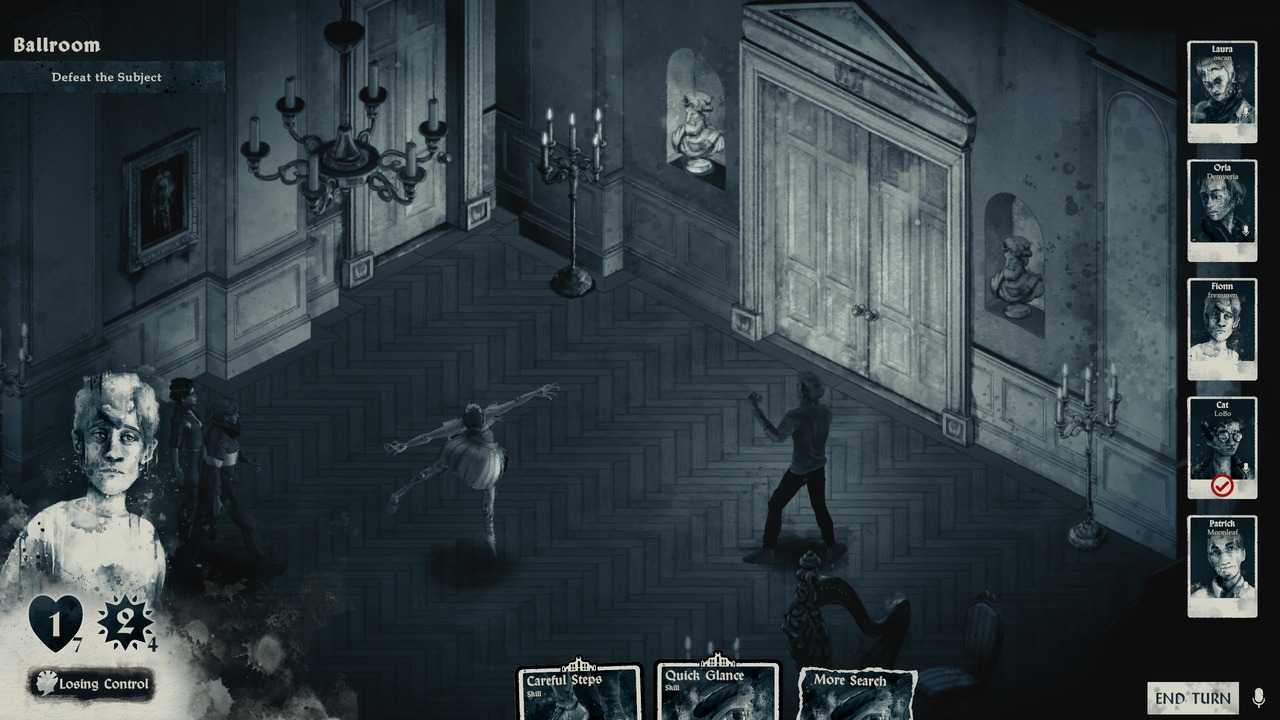The height and width of the screenshot is (720, 1280).
Task: Click Fionn's player portrait card
Action: pos(1221,329)
